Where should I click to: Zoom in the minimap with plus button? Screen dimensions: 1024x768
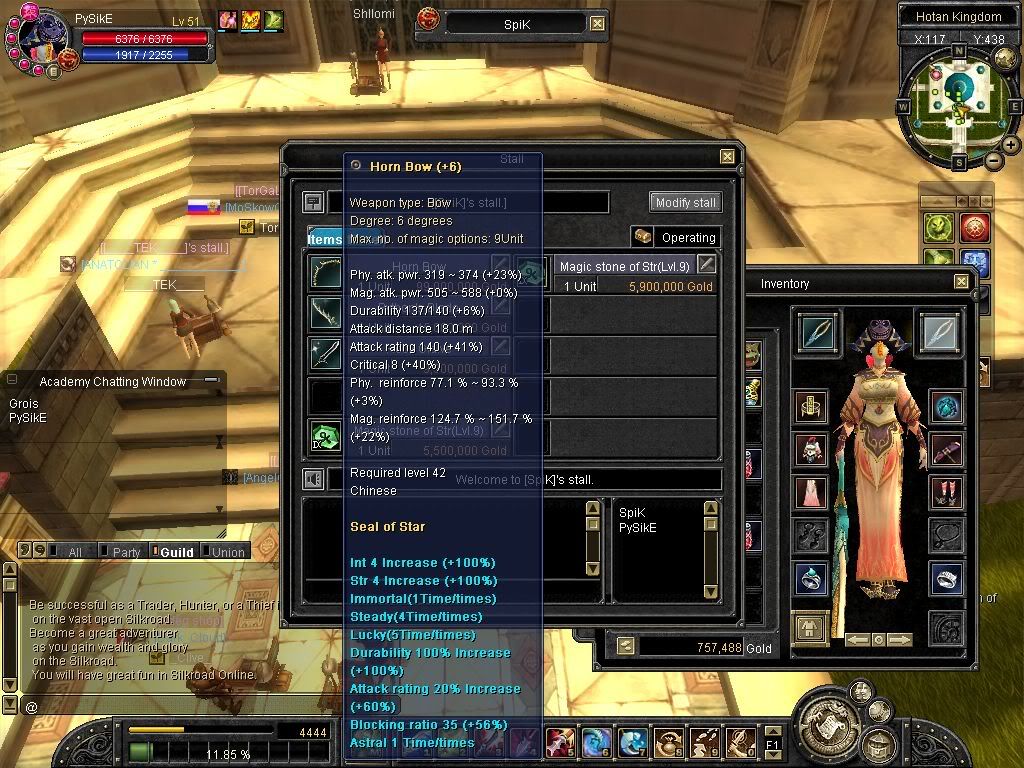point(1011,145)
